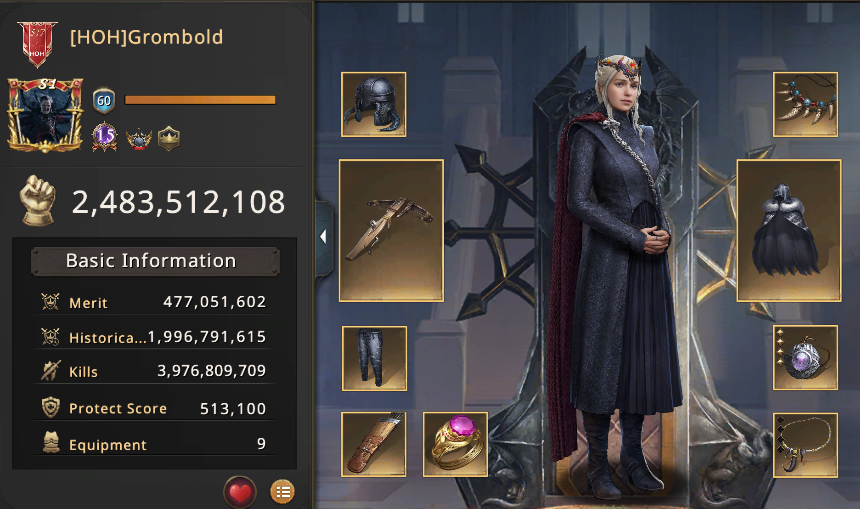Tap the HOH alliance banner emblem

point(37,41)
